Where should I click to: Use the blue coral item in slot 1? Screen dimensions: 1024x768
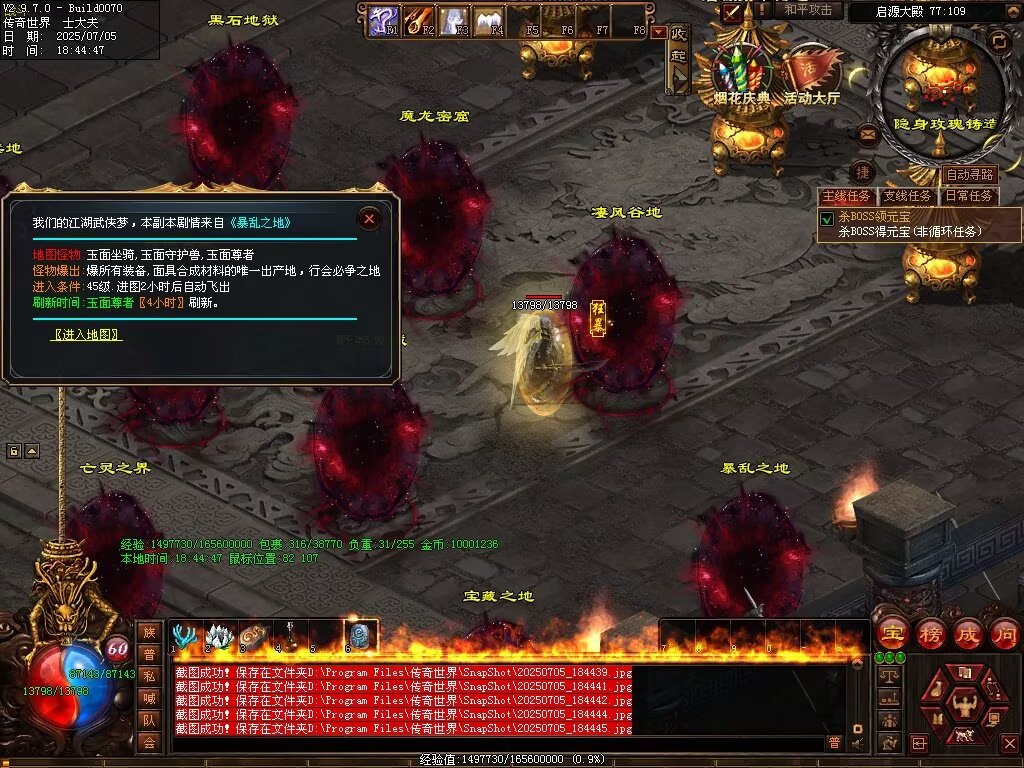point(184,635)
